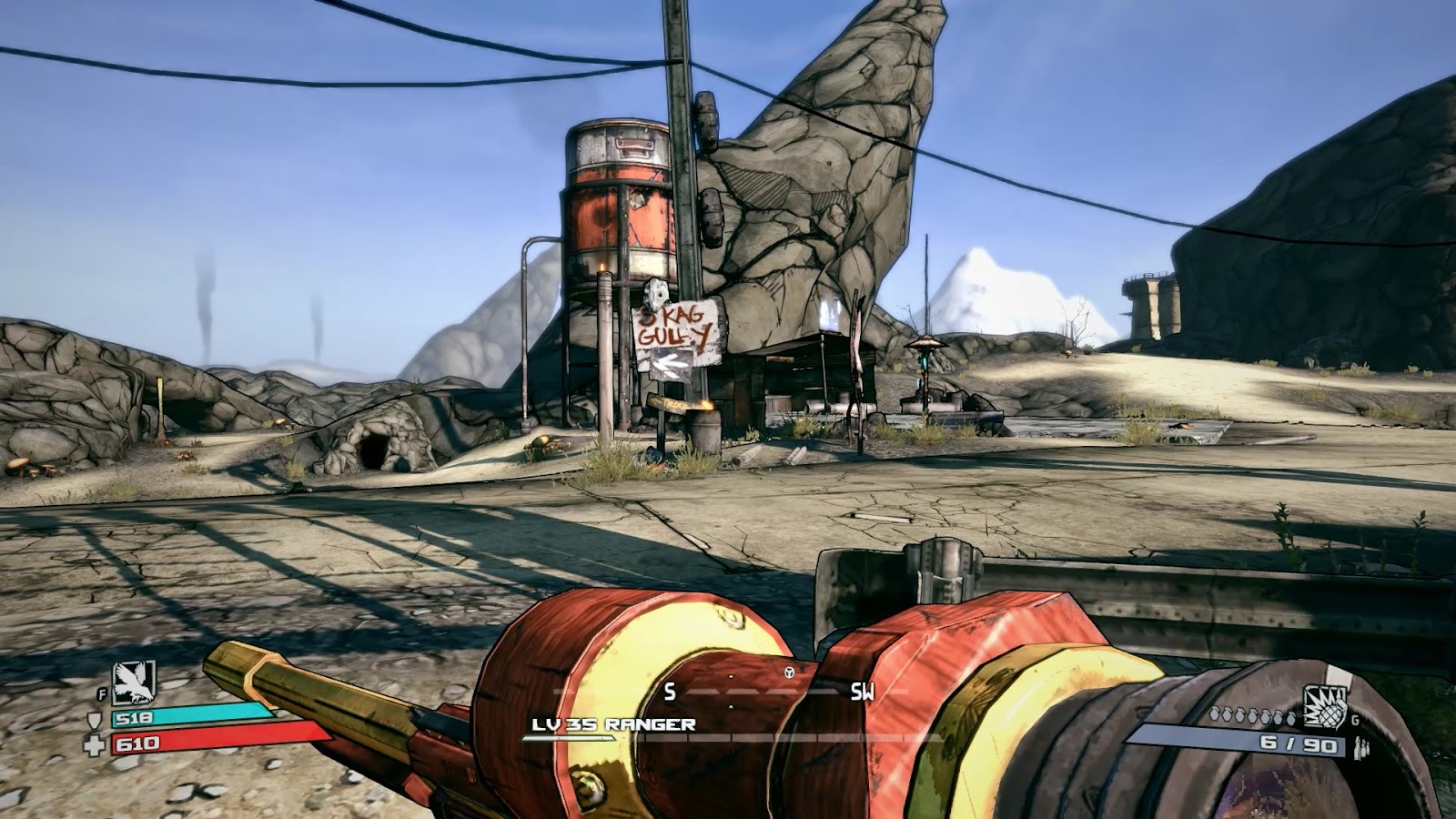Click the 6 / 90 grenade counter
Image resolution: width=1456 pixels, height=819 pixels.
pyautogui.click(x=1298, y=745)
